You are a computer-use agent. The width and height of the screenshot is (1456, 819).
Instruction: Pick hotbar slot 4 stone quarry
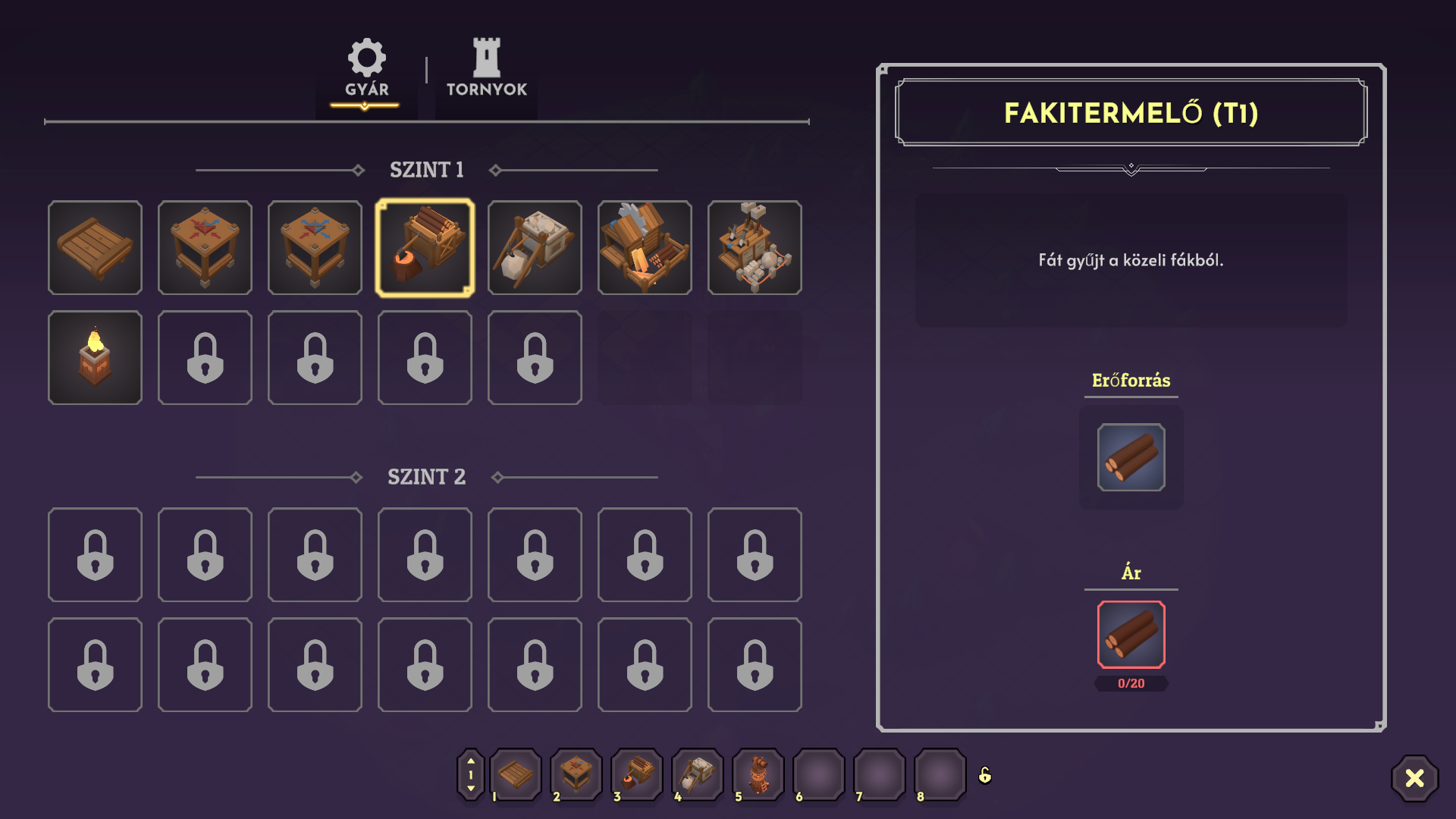(x=698, y=774)
